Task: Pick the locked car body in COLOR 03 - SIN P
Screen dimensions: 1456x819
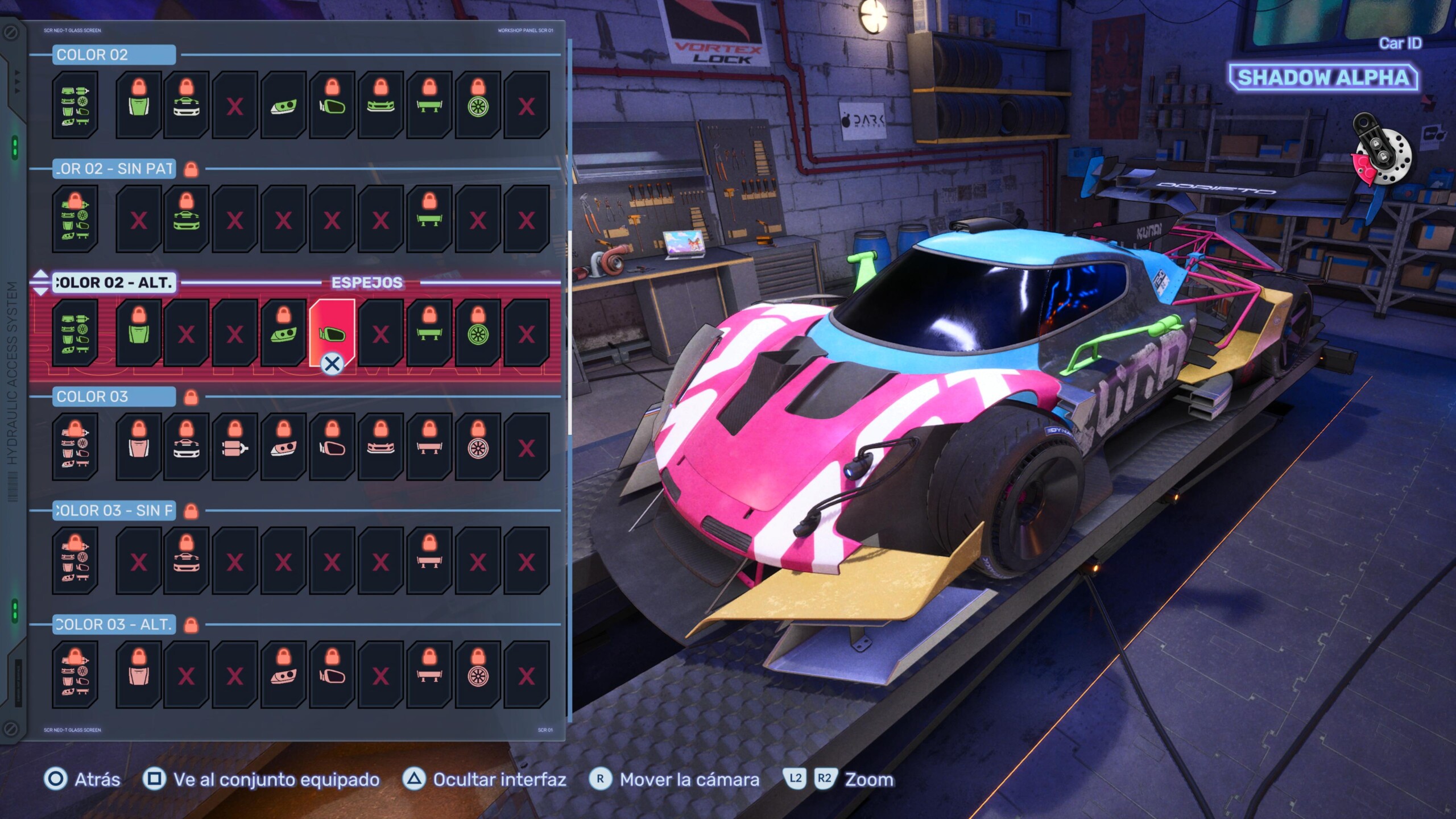Action: tap(187, 561)
